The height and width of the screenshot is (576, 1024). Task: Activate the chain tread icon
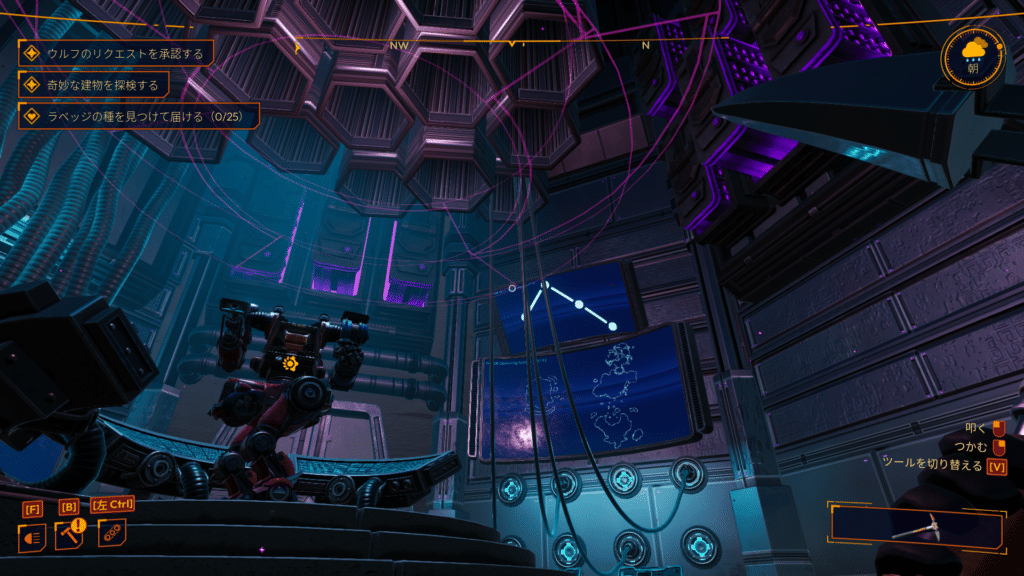pyautogui.click(x=110, y=532)
